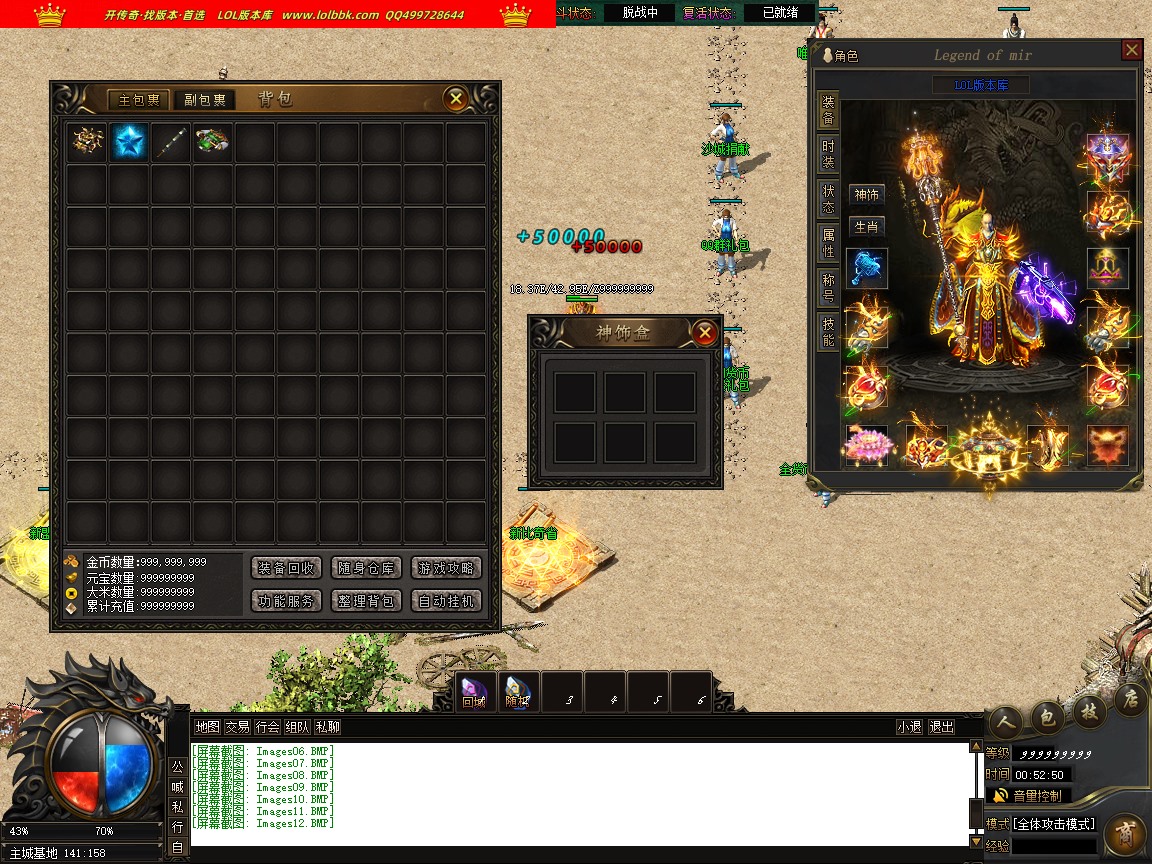Open the 功能服务 function services
The height and width of the screenshot is (864, 1152).
point(287,601)
